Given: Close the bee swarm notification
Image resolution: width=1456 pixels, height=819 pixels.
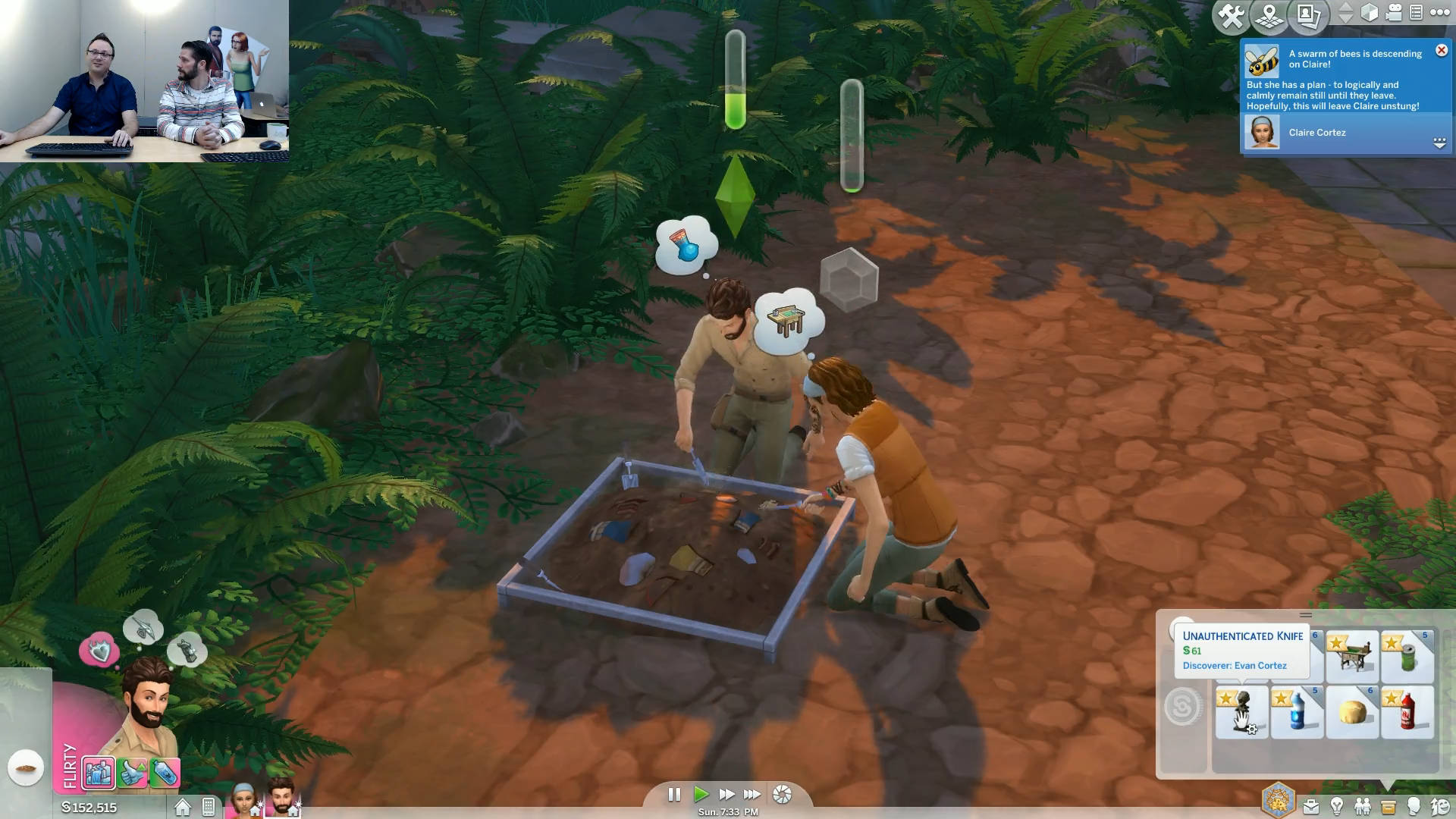Looking at the screenshot, I should (x=1442, y=50).
